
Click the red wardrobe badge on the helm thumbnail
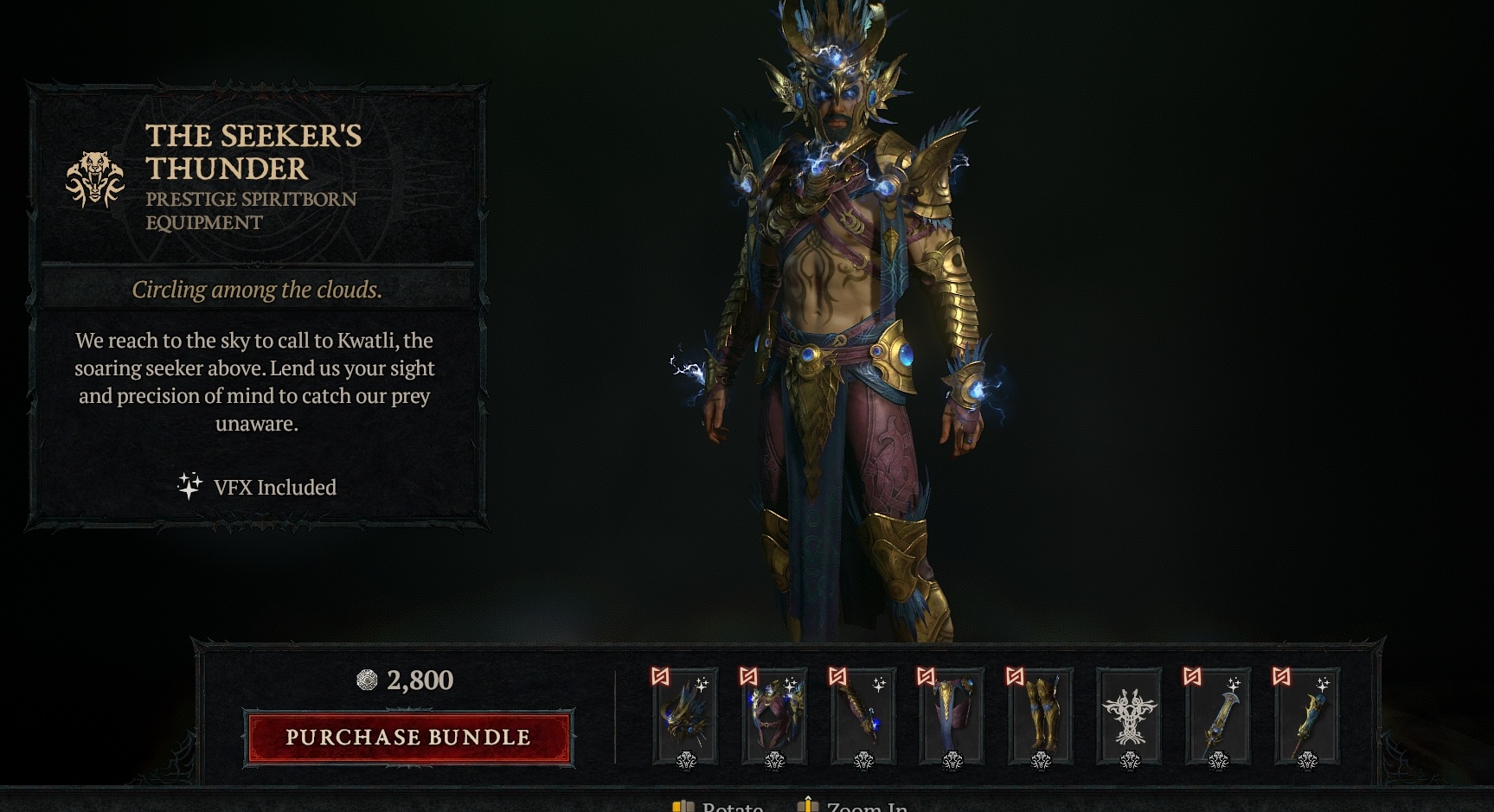pos(658,678)
